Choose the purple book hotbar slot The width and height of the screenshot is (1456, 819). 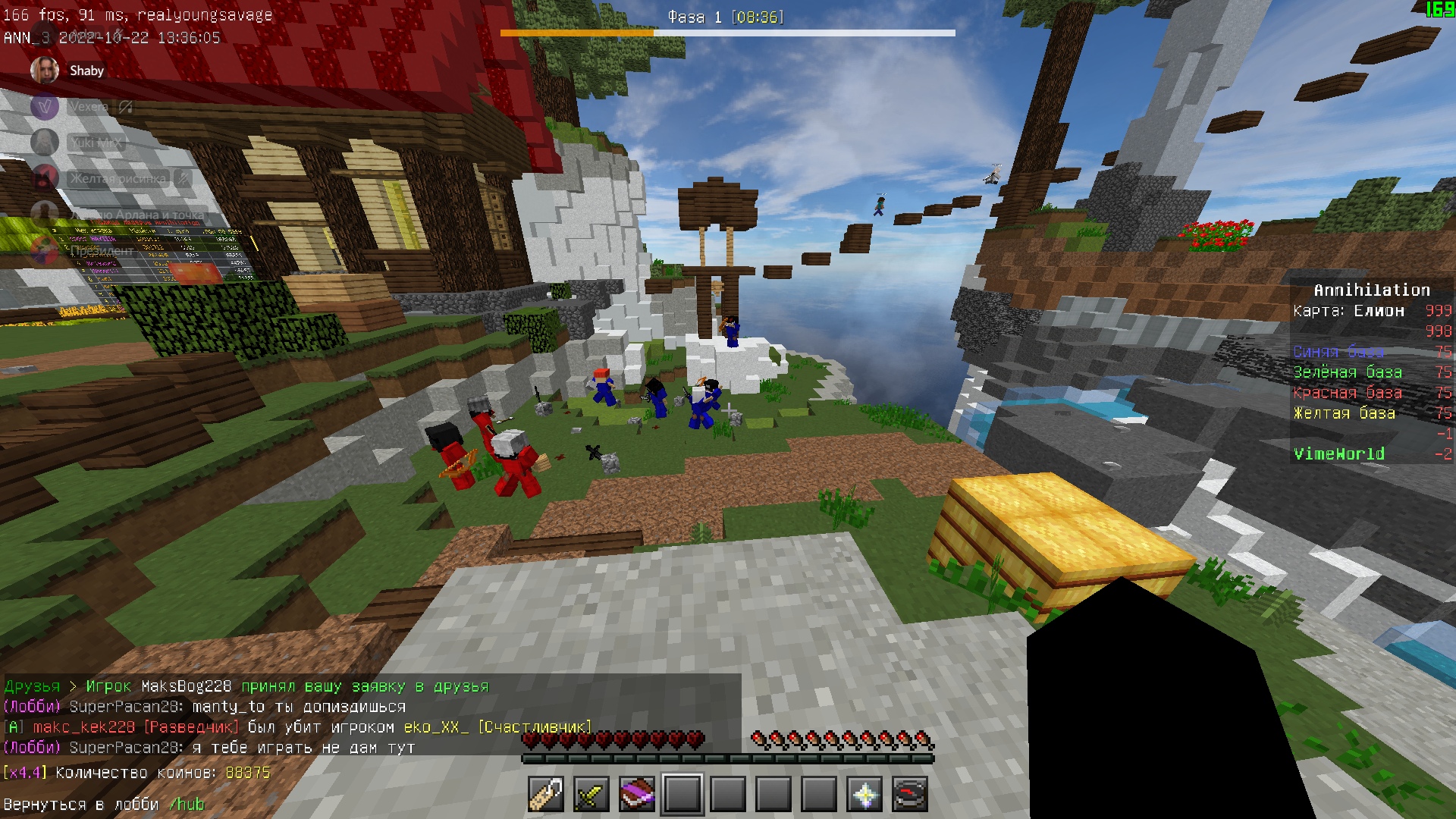[x=637, y=795]
